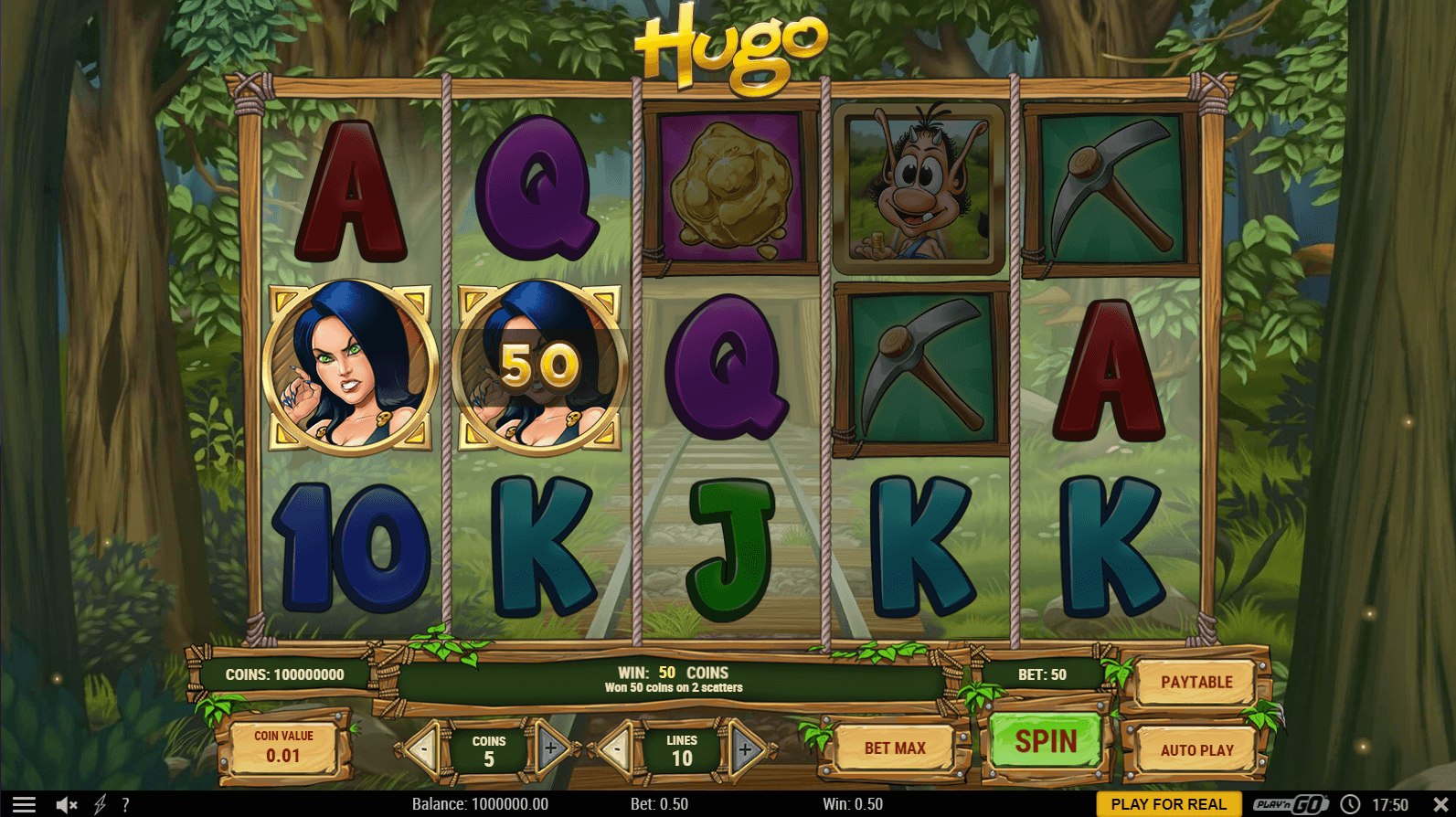The width and height of the screenshot is (1456, 817).
Task: Increase the number of lines
Action: [x=745, y=750]
